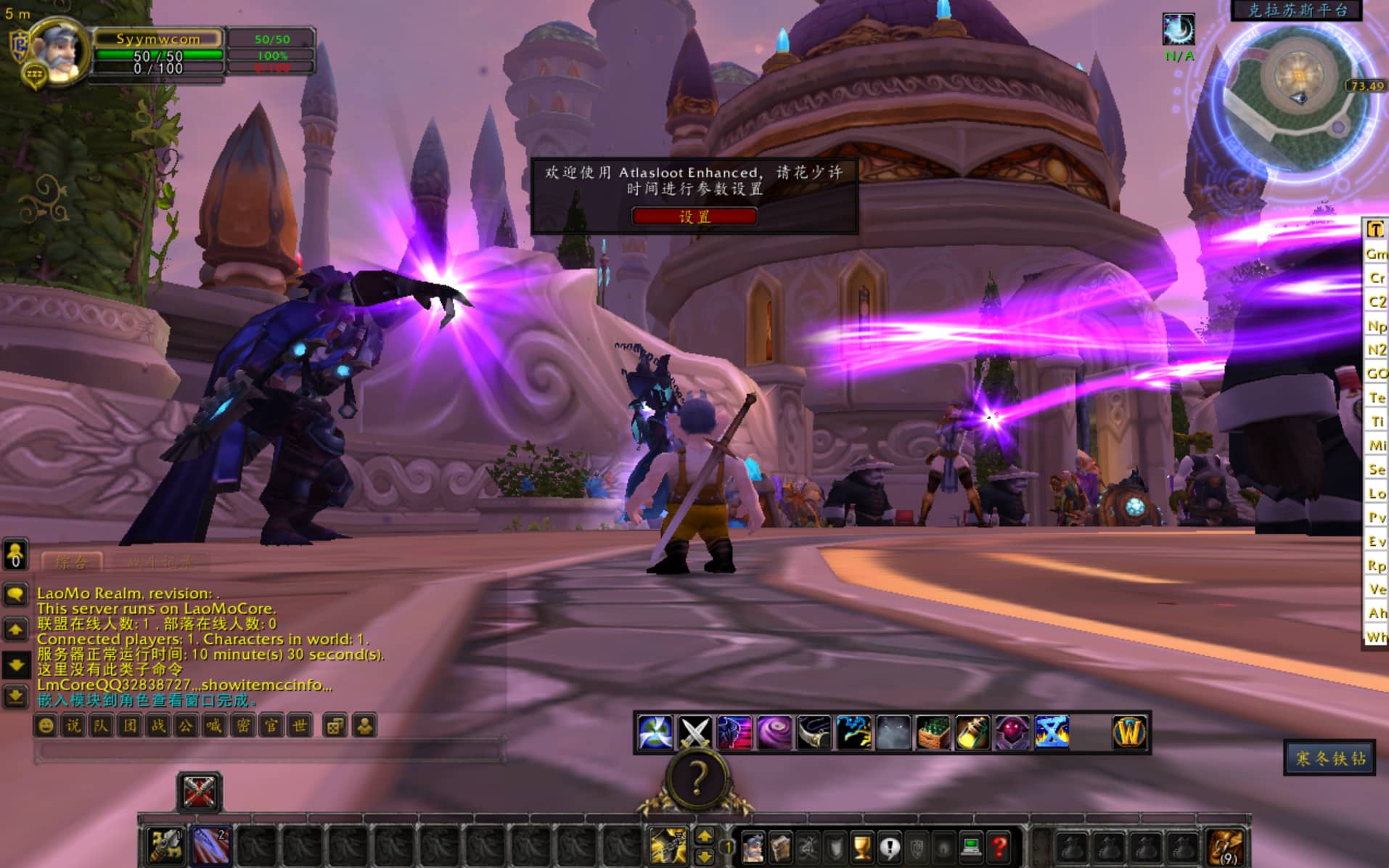
Task: Open the achievements trophy button
Action: coord(862,847)
